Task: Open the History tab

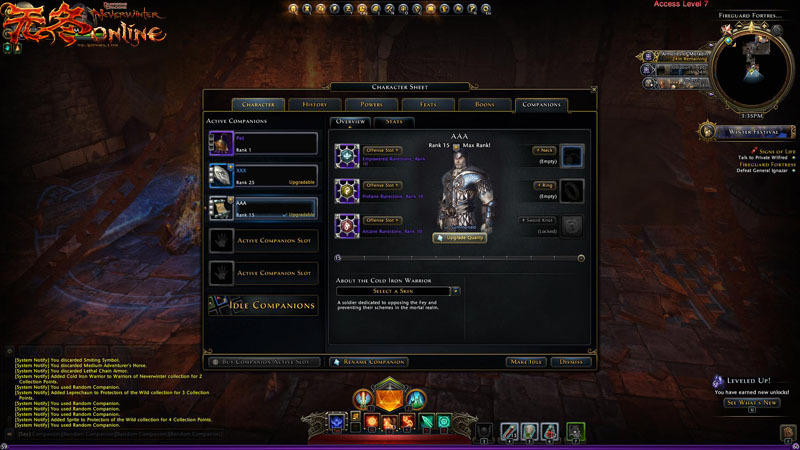Action: 315,104
